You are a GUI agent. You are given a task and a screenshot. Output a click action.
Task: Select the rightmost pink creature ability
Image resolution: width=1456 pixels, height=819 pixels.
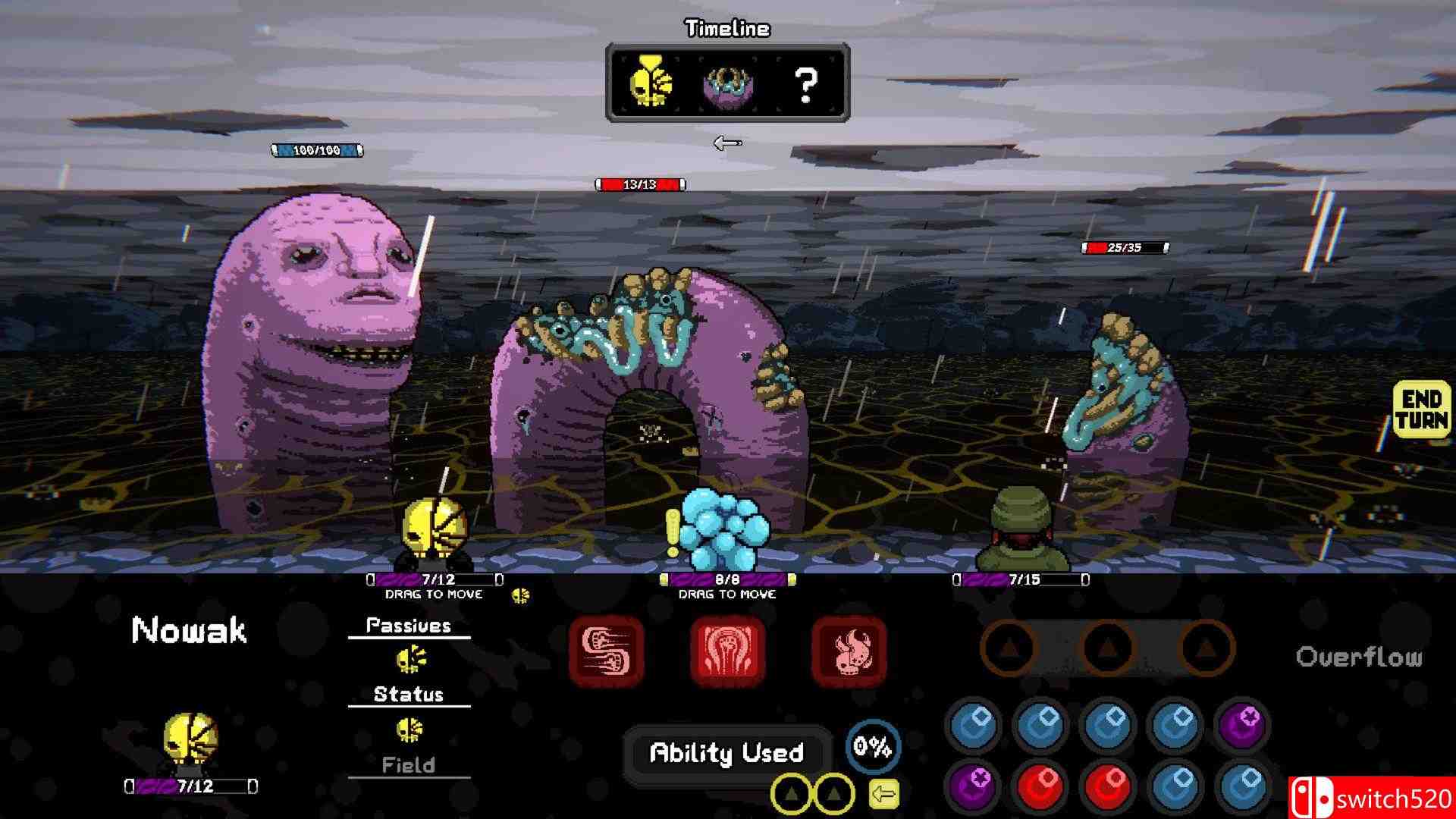[x=849, y=652]
